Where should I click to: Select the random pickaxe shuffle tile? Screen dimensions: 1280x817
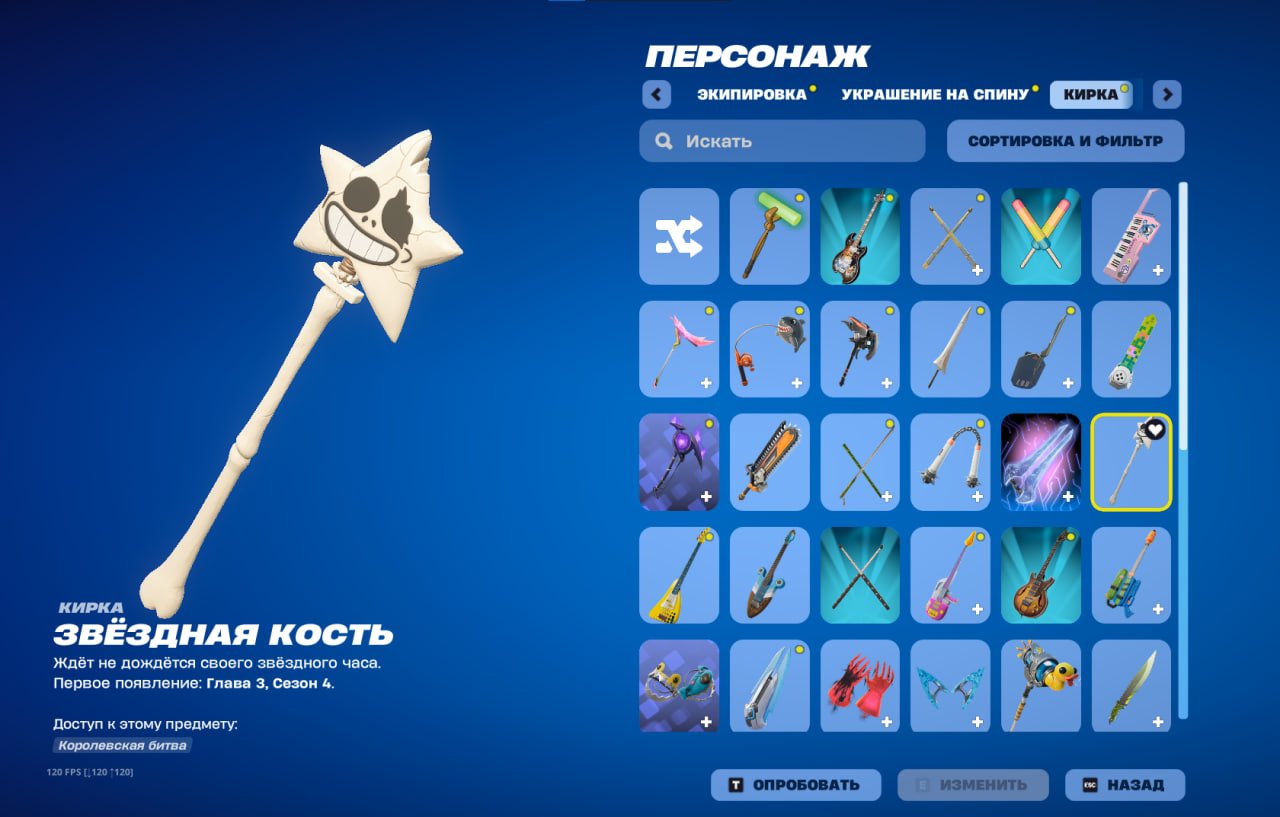pyautogui.click(x=678, y=237)
